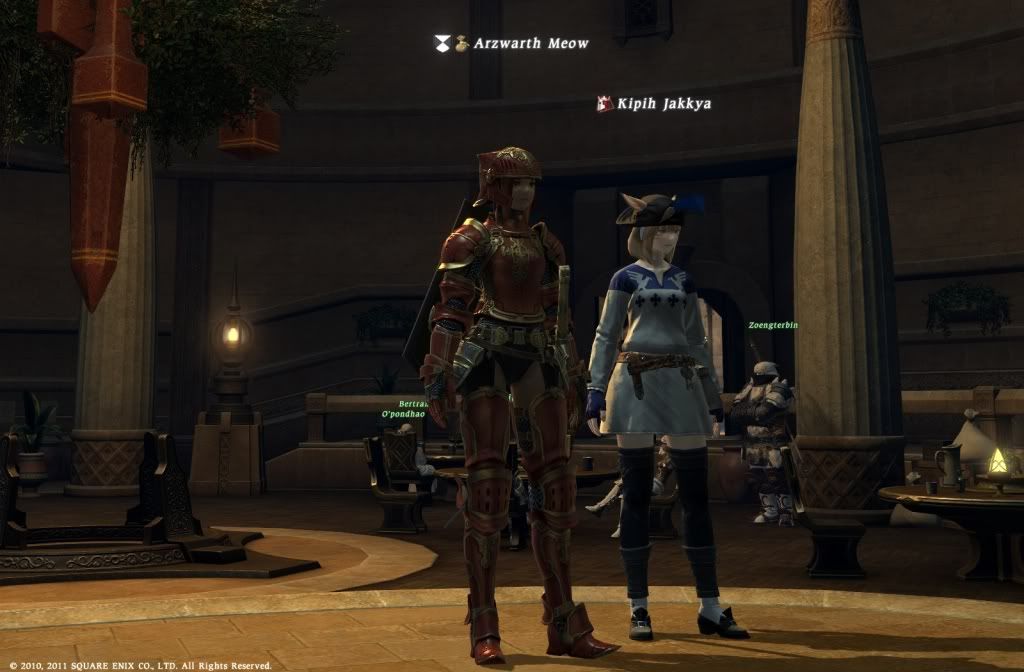1024x672 pixels.
Task: Select the Arzwarth Meow nameplate
Action: (531, 43)
